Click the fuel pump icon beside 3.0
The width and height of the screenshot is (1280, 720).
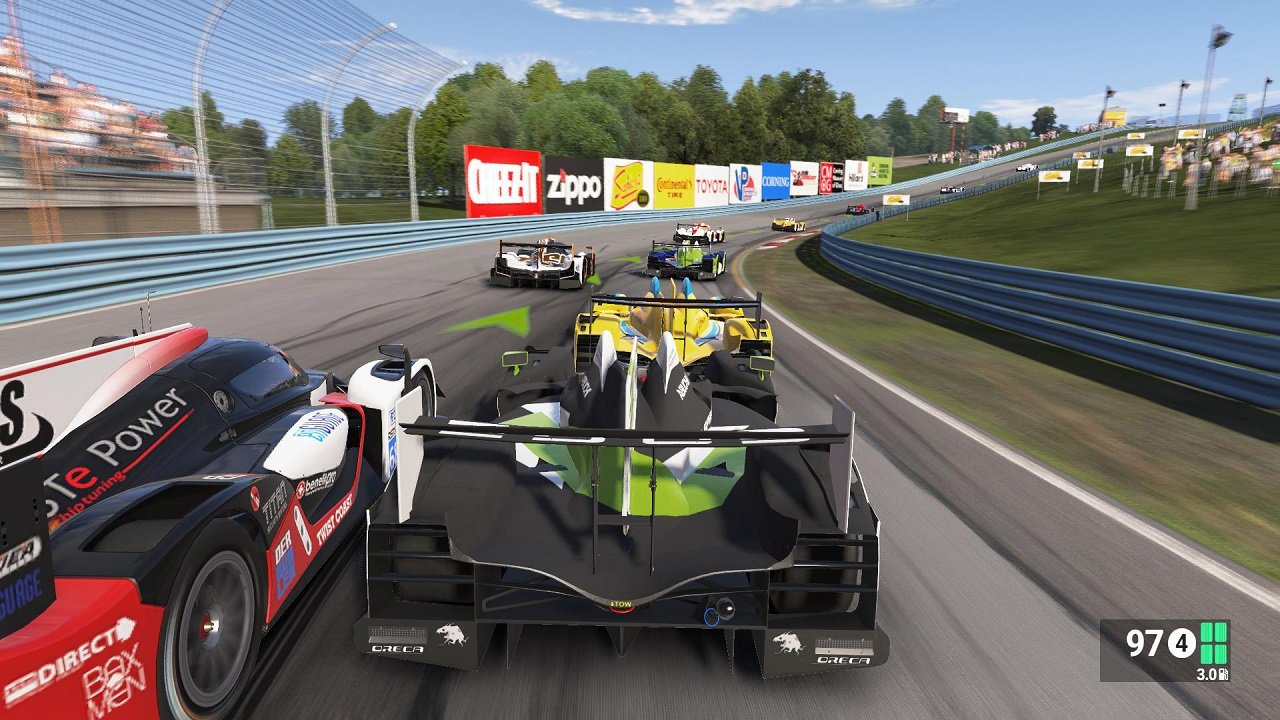pos(1224,673)
